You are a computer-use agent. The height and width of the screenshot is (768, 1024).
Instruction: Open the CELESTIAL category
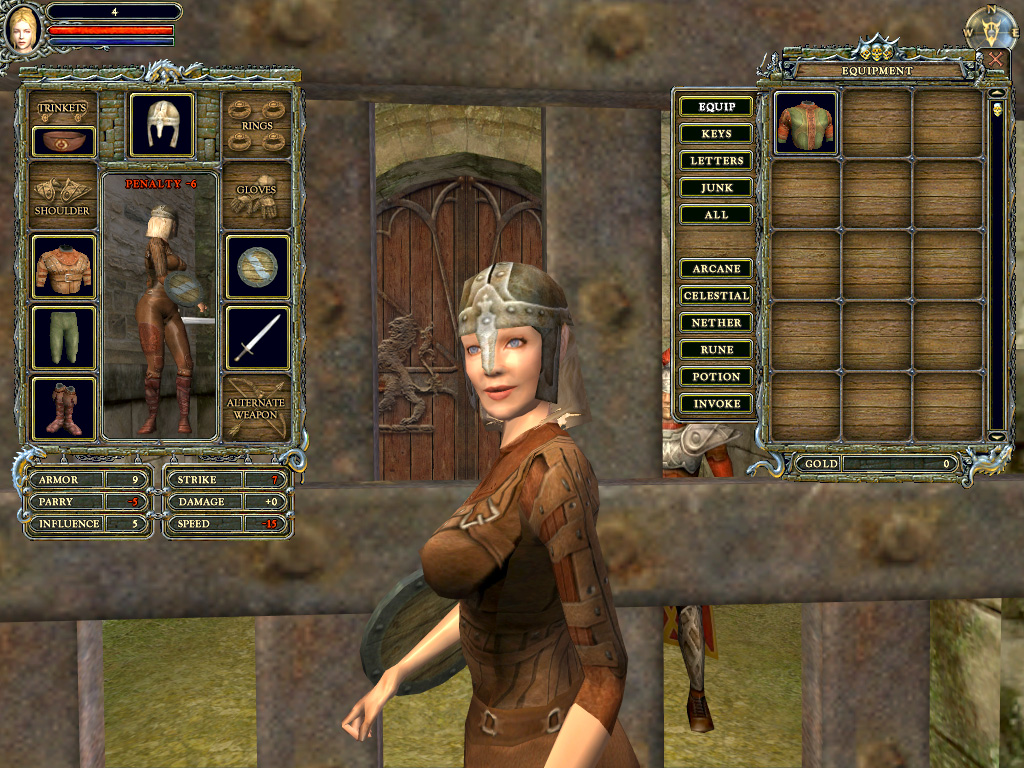click(x=716, y=296)
